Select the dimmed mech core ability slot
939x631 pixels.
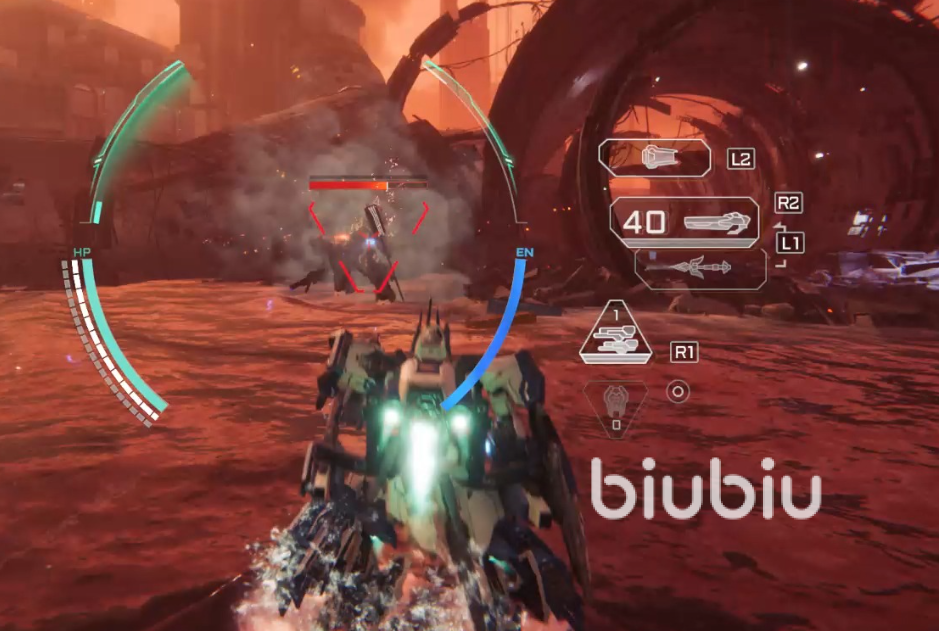pos(616,407)
